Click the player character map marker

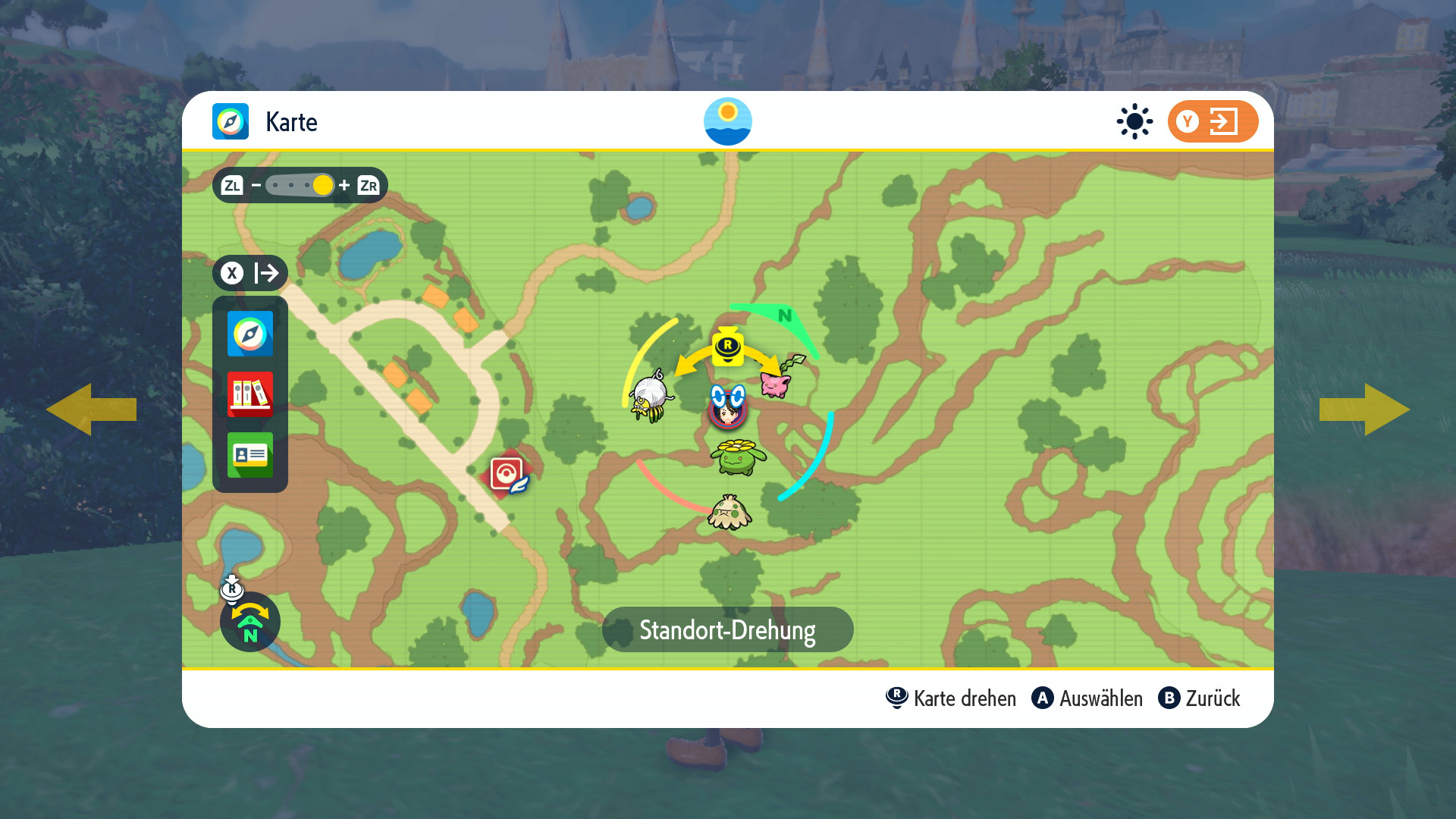[728, 408]
